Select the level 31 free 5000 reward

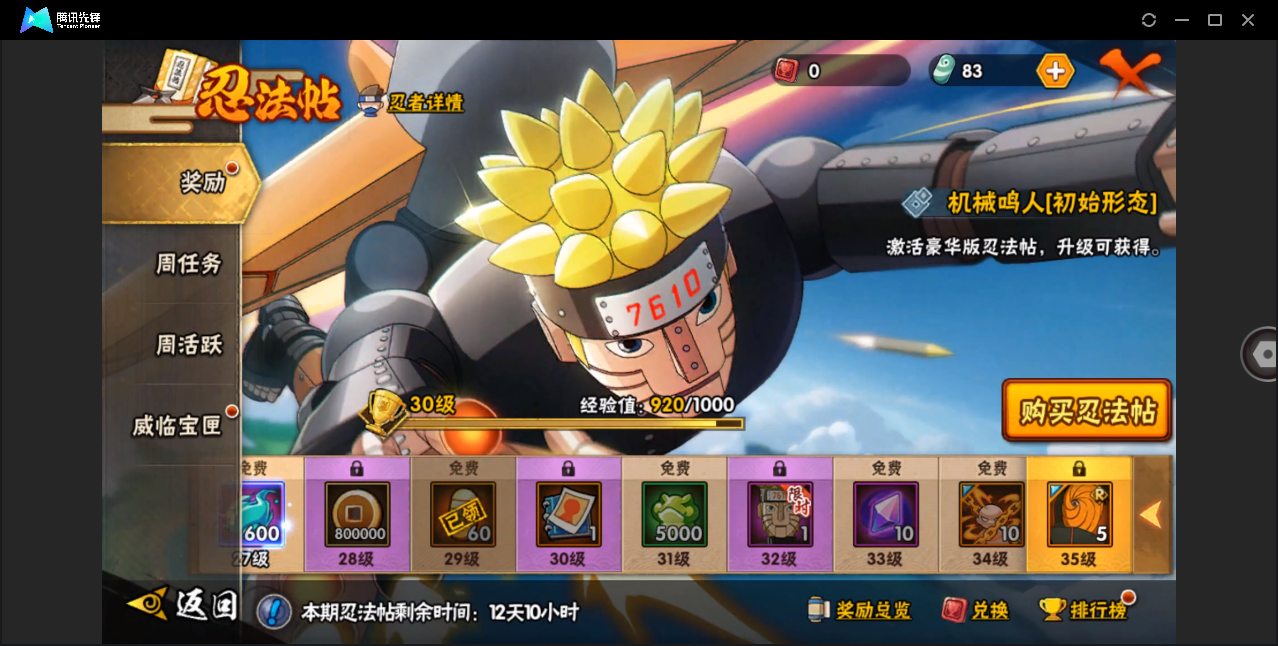(674, 515)
